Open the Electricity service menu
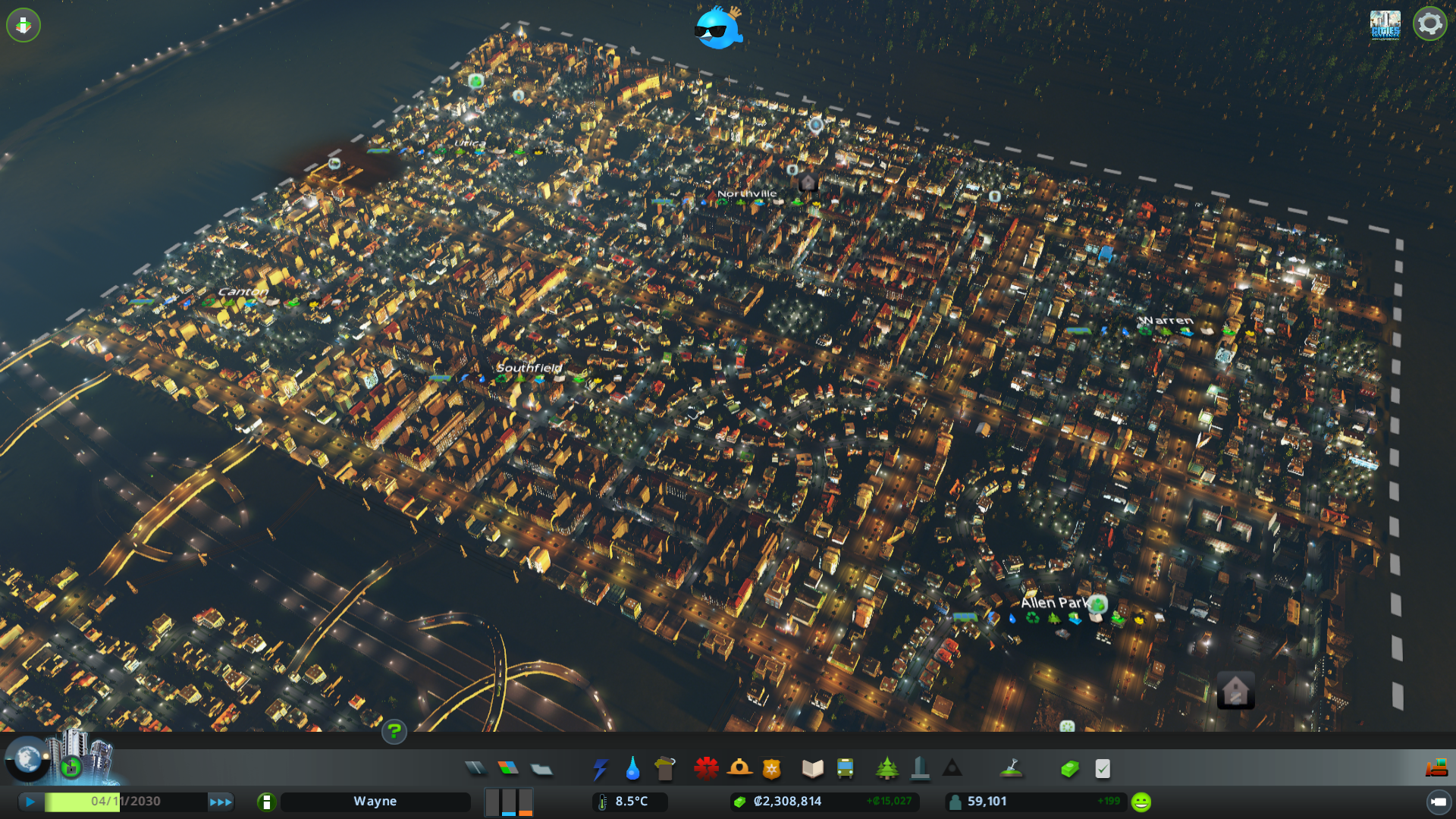 click(601, 768)
